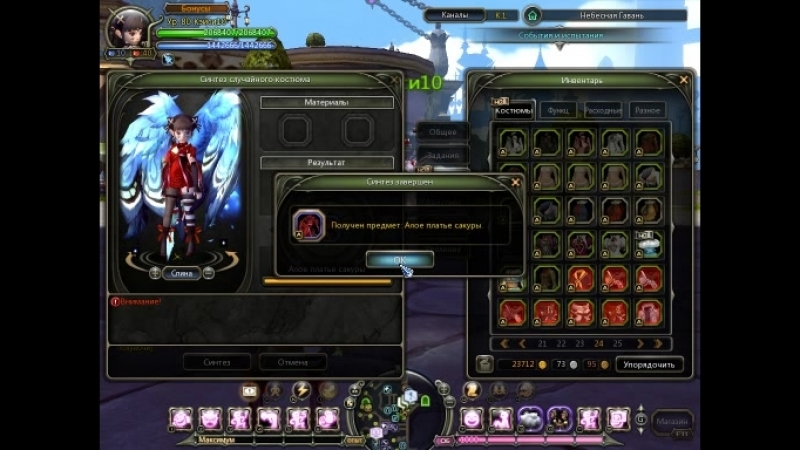Cancel synthesis with Отмена button
This screenshot has width=800, height=450.
click(292, 362)
